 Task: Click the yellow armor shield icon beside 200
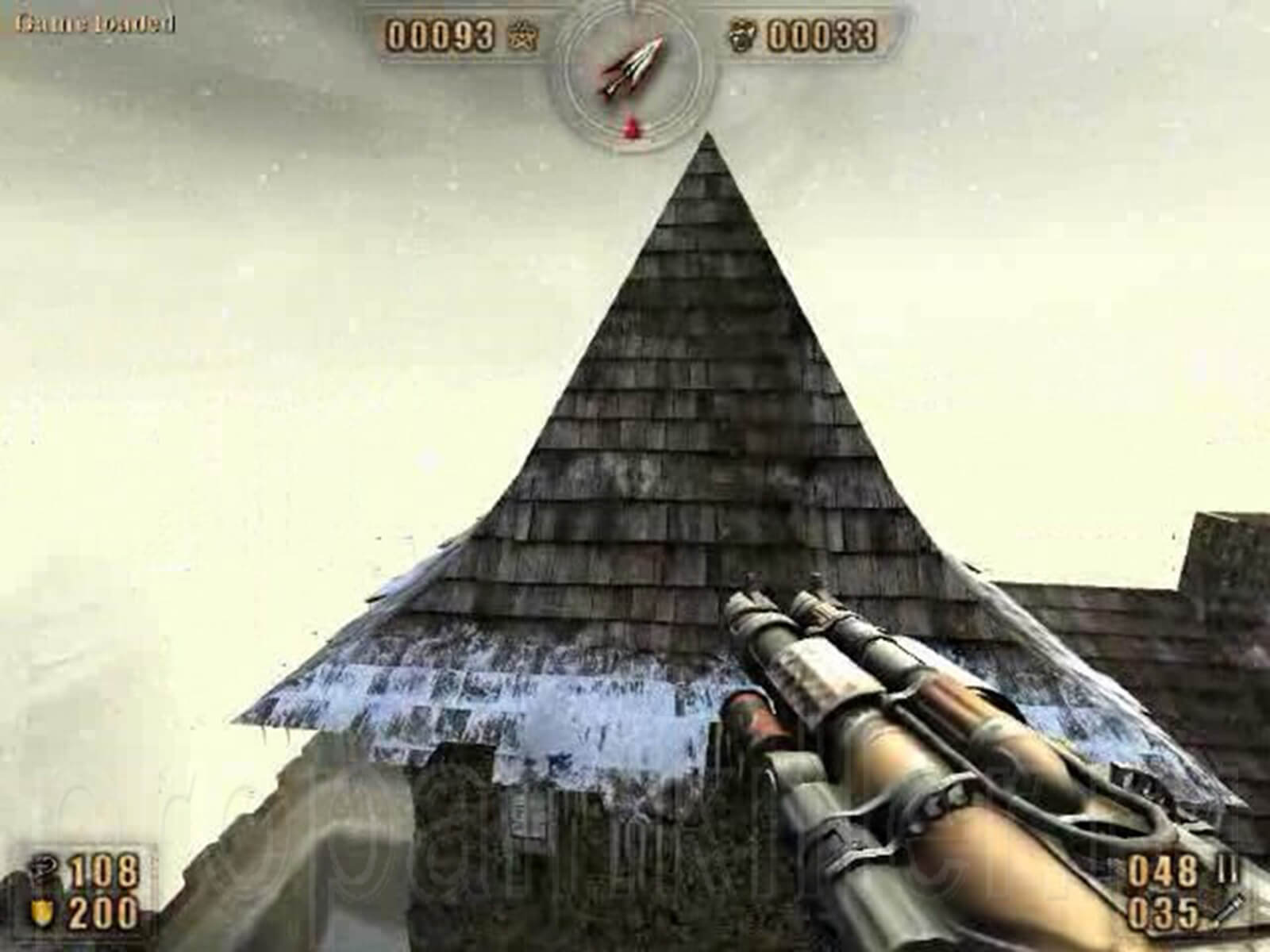pyautogui.click(x=41, y=911)
